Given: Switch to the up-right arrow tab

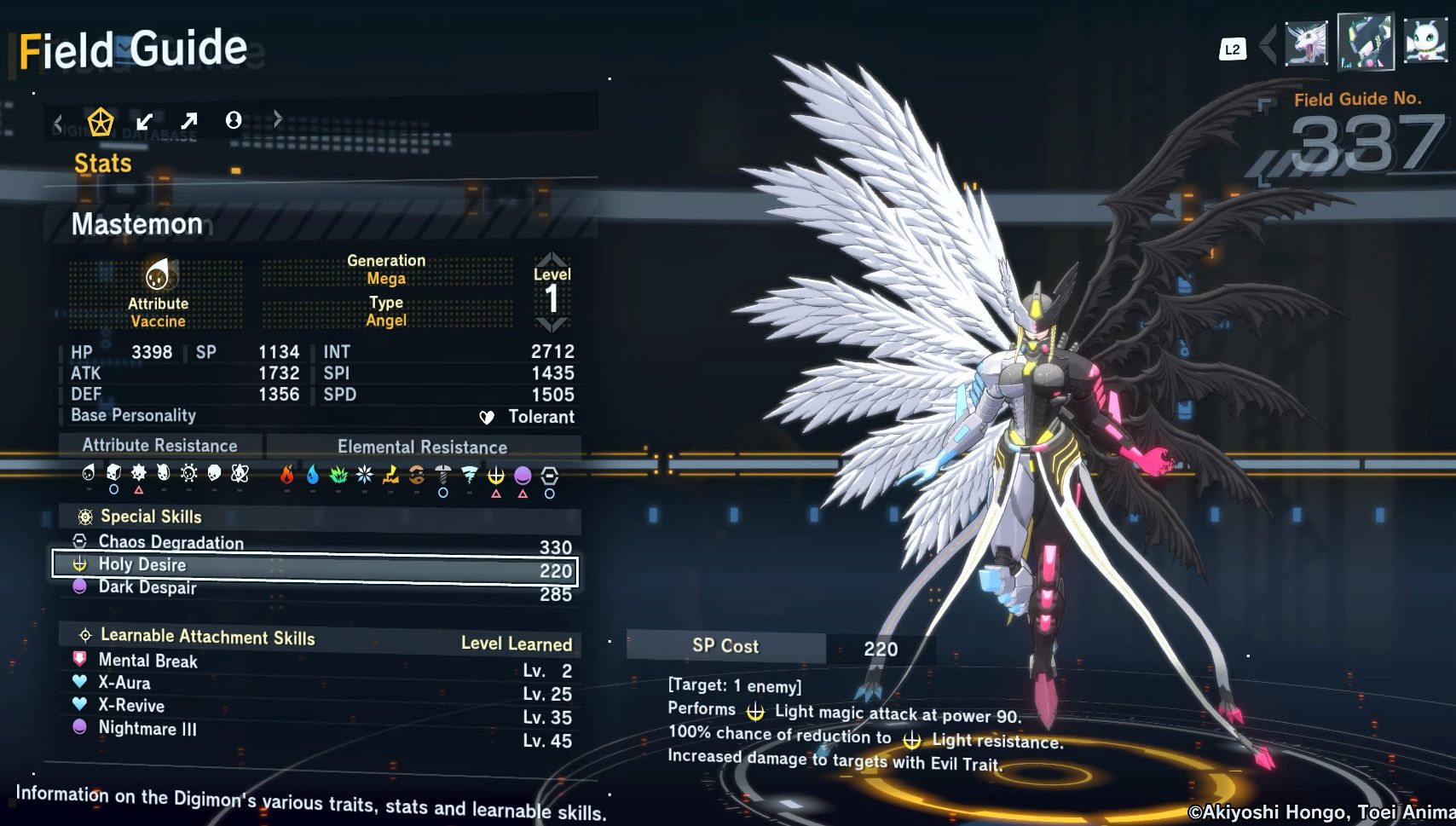Looking at the screenshot, I should pos(189,121).
